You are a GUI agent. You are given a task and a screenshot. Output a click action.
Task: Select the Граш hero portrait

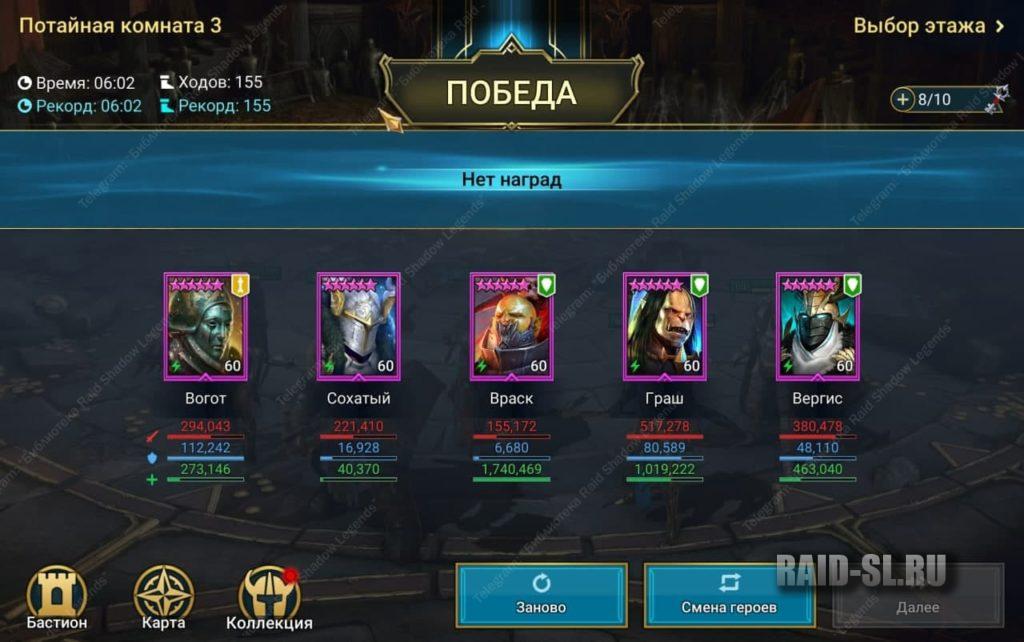tap(665, 327)
